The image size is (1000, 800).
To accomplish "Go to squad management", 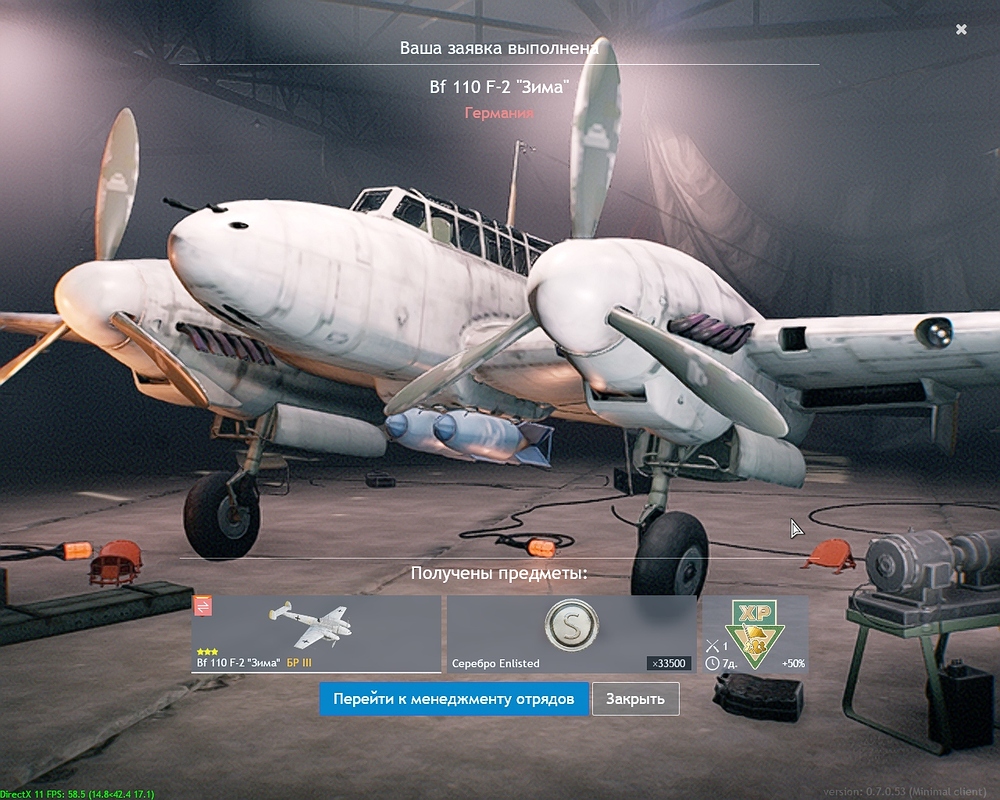I will [x=454, y=699].
